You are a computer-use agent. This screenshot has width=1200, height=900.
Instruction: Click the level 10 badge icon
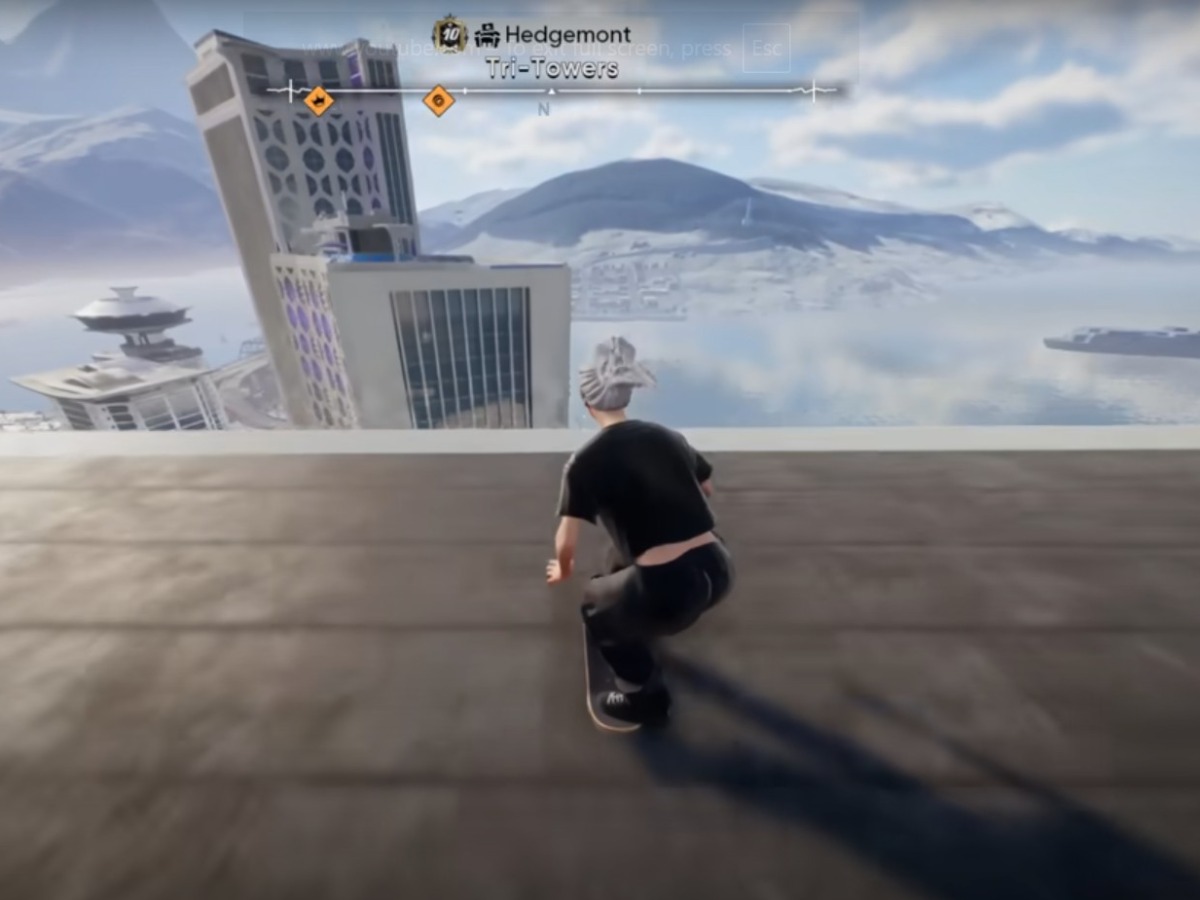[x=450, y=35]
